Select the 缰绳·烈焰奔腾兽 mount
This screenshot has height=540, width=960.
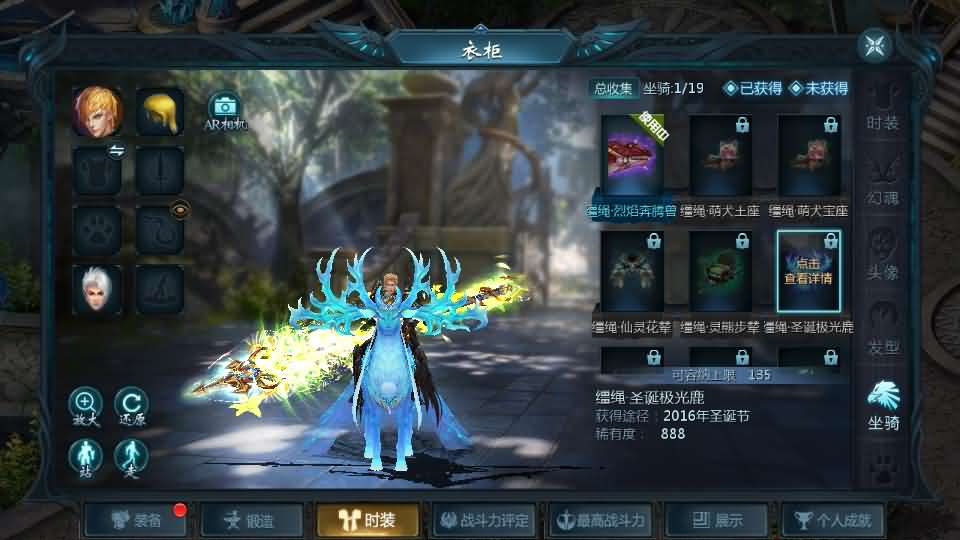(631, 155)
